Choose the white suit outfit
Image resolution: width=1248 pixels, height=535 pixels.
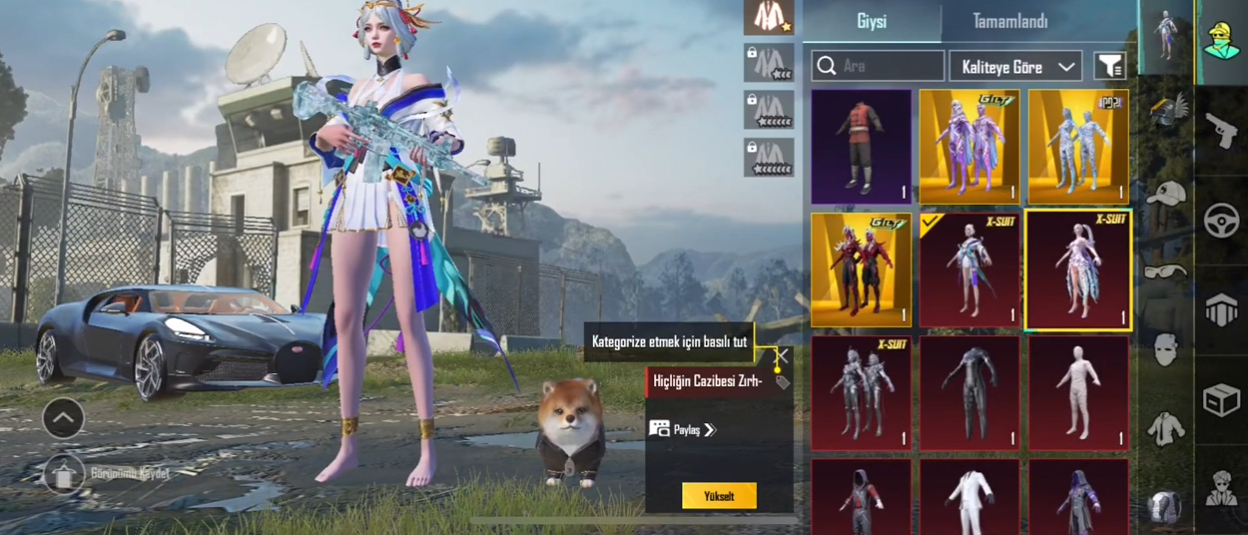[969, 497]
